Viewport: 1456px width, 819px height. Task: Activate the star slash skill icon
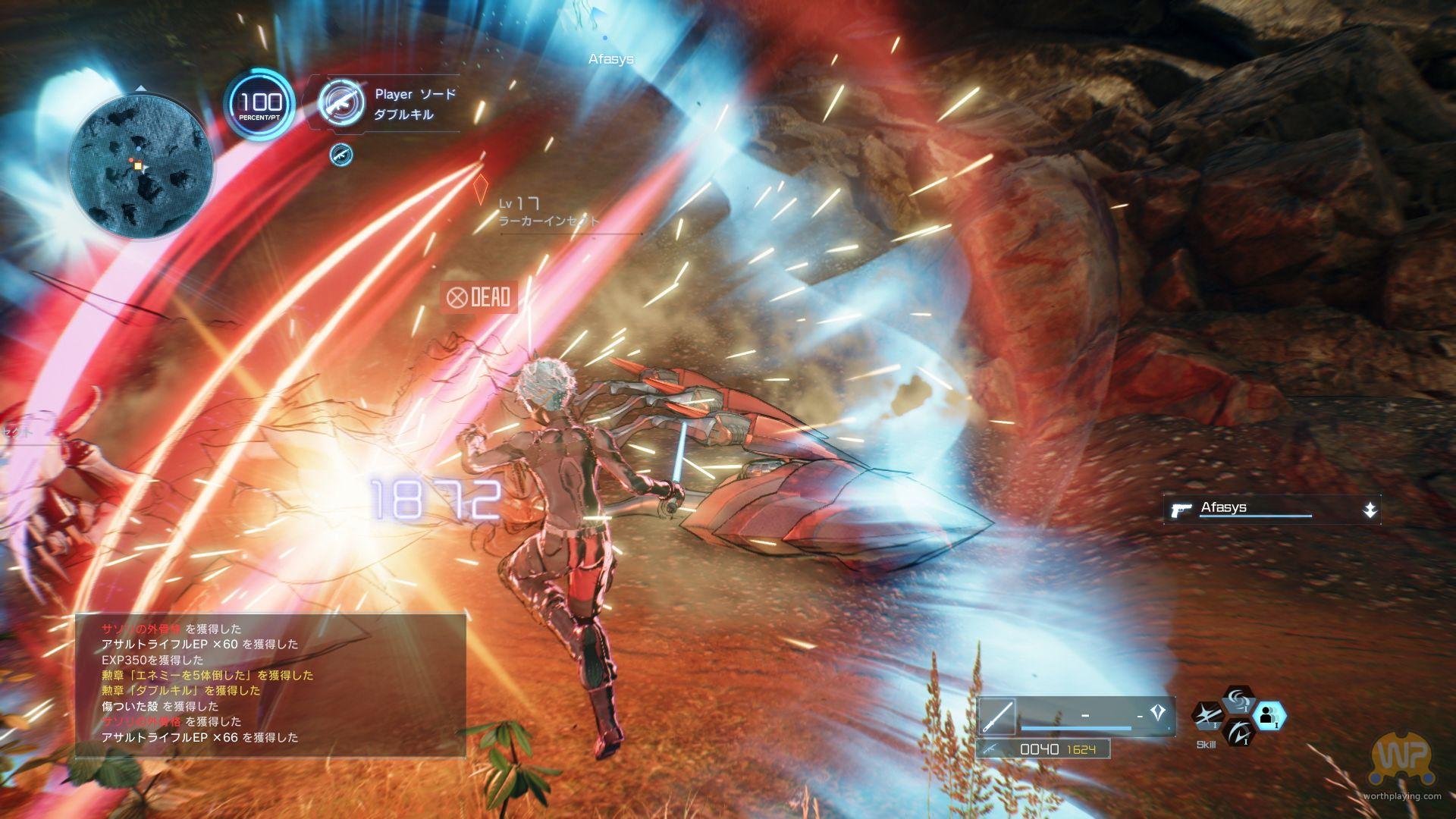1207,715
